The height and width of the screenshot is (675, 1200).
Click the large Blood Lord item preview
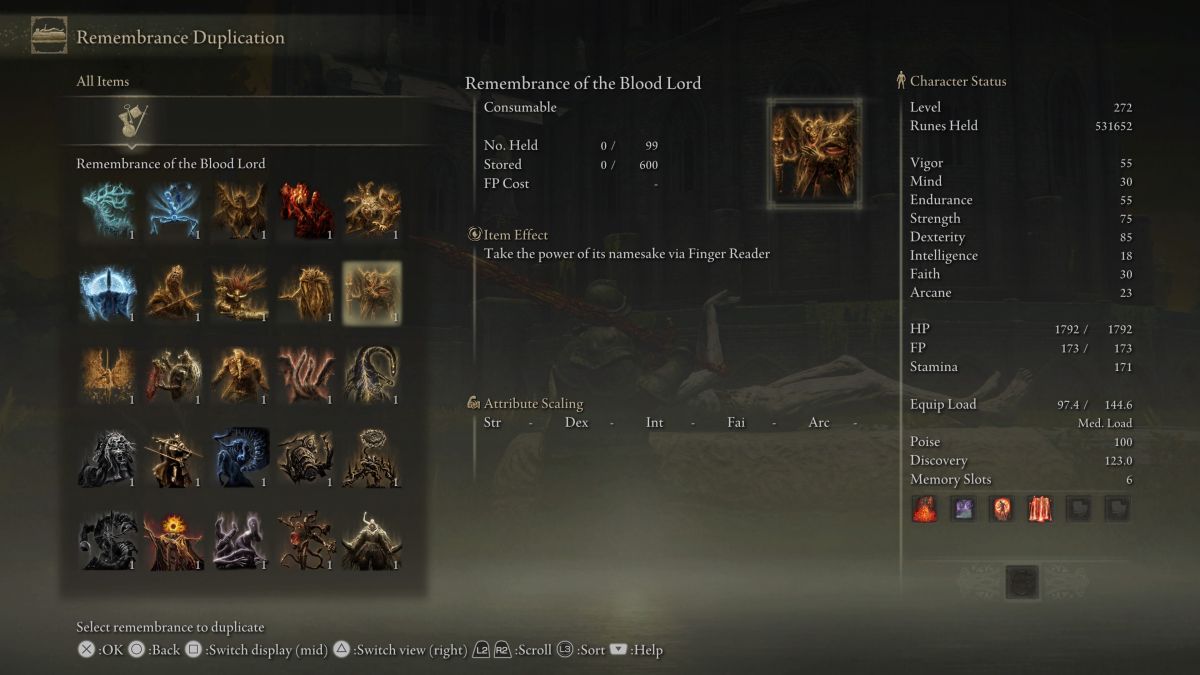pos(815,152)
